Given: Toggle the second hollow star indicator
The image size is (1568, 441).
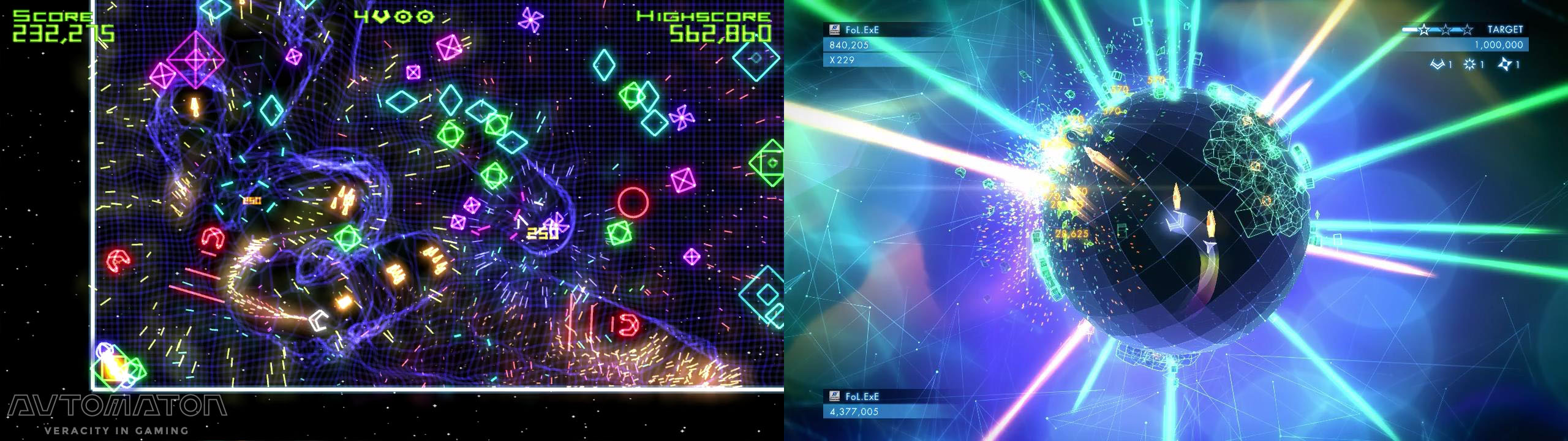Looking at the screenshot, I should [x=1445, y=29].
